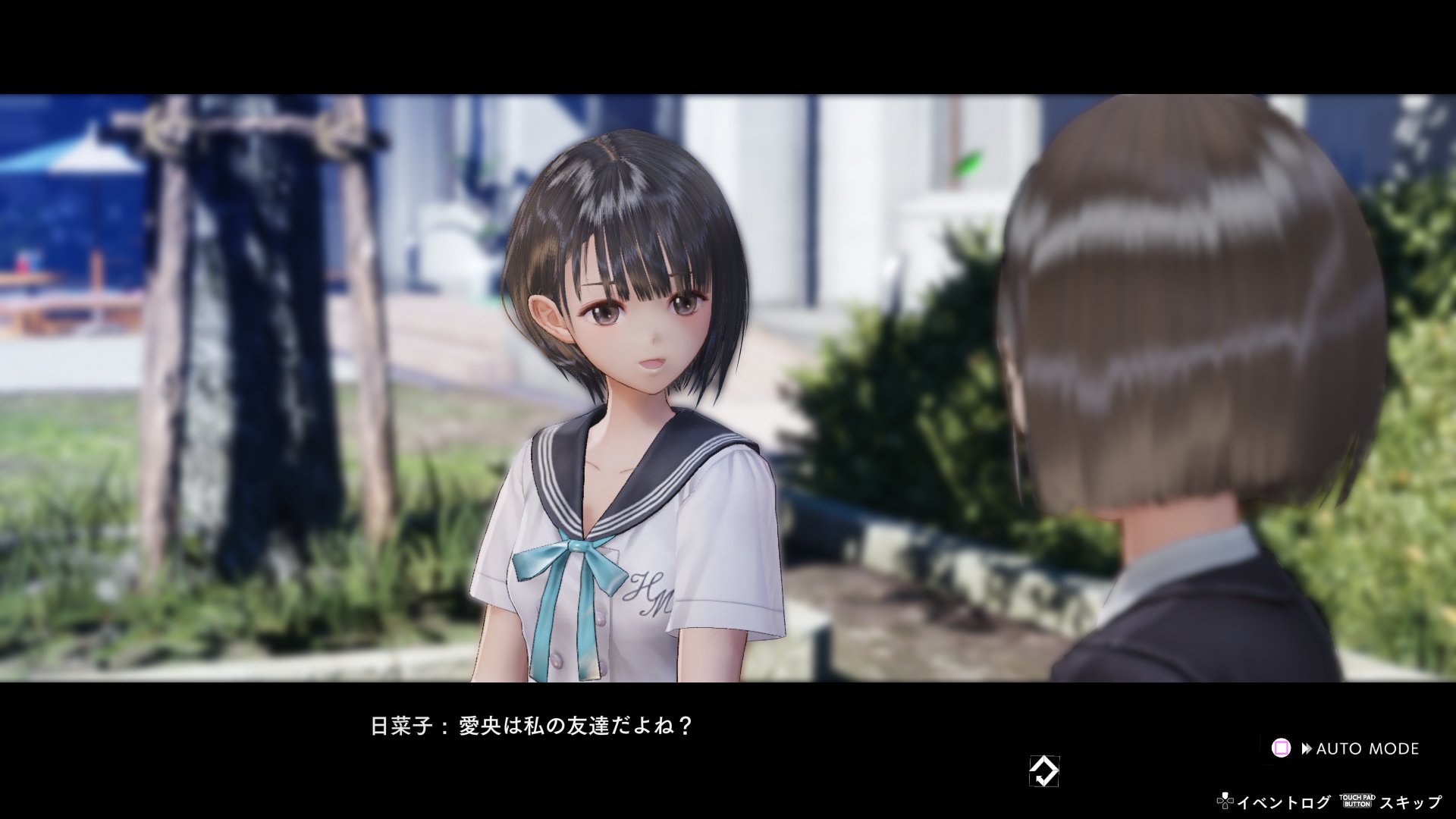This screenshot has width=1456, height=819.
Task: Click the pink square glyph in AUTO MODE prompt
Action: pos(1282,748)
